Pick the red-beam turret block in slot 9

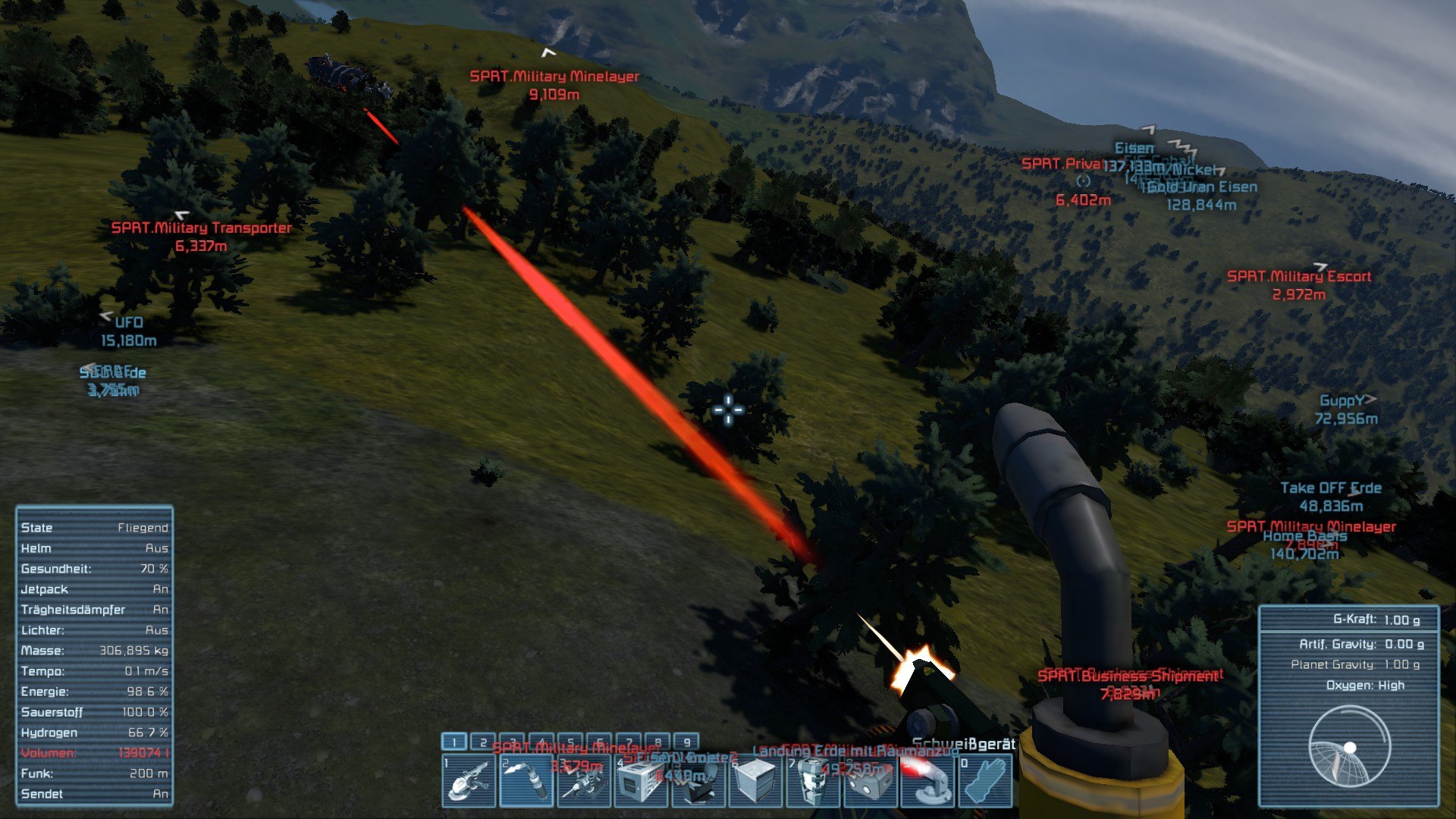click(928, 780)
